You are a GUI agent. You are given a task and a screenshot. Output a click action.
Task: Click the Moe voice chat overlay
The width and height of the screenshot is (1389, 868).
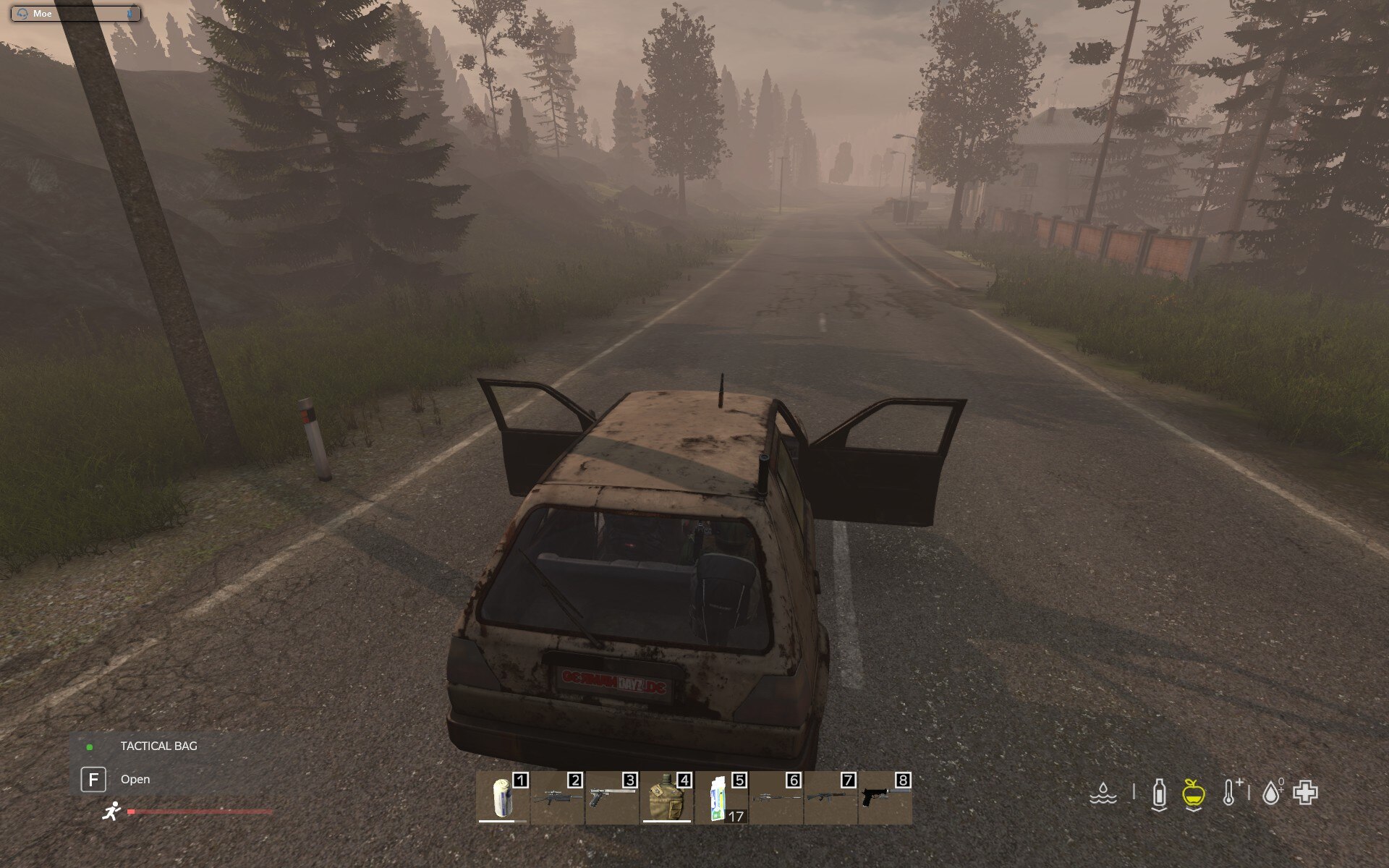(x=75, y=14)
